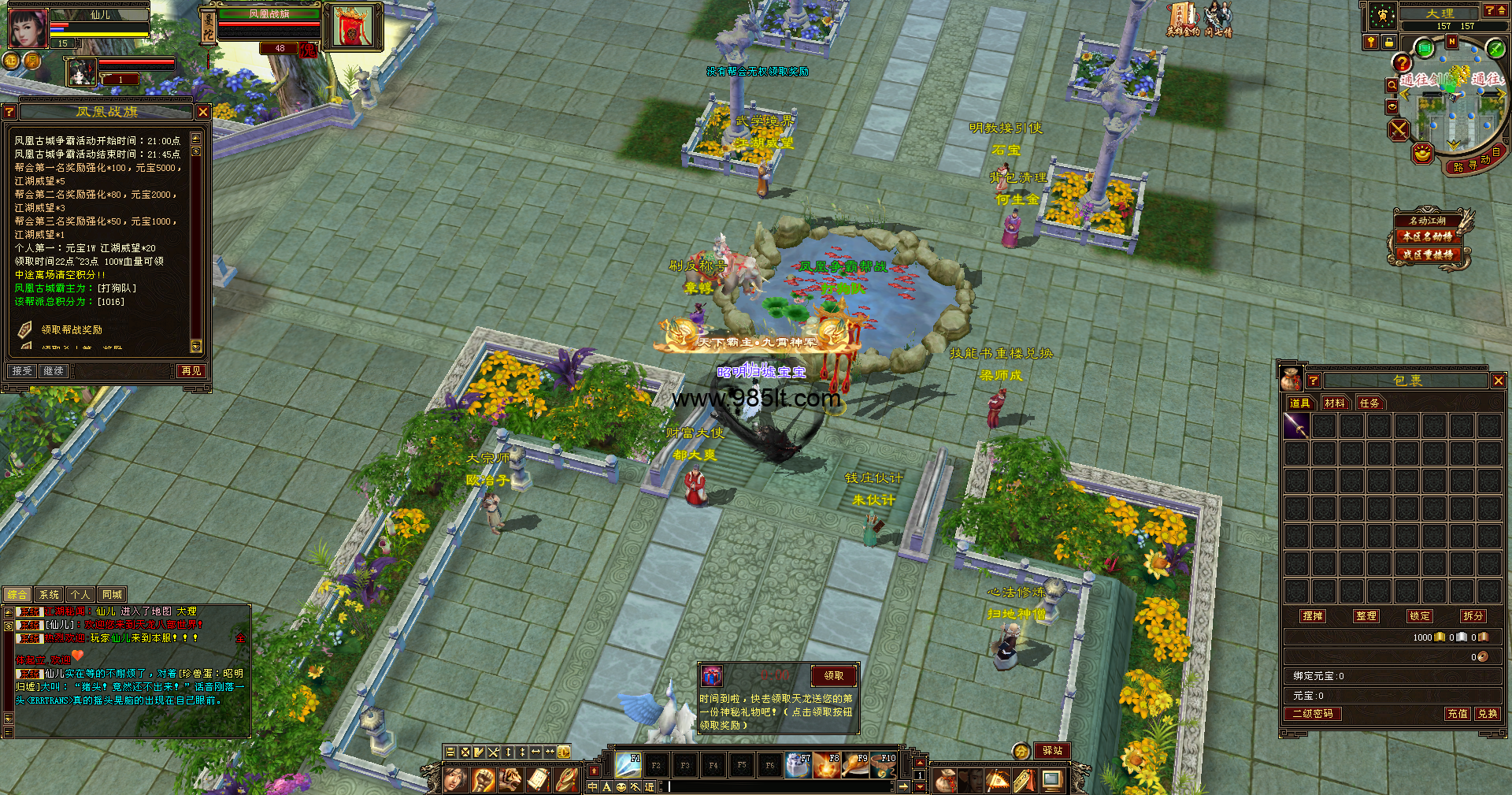Open the 任务 quest items tab
The width and height of the screenshot is (1512, 795).
click(1369, 403)
